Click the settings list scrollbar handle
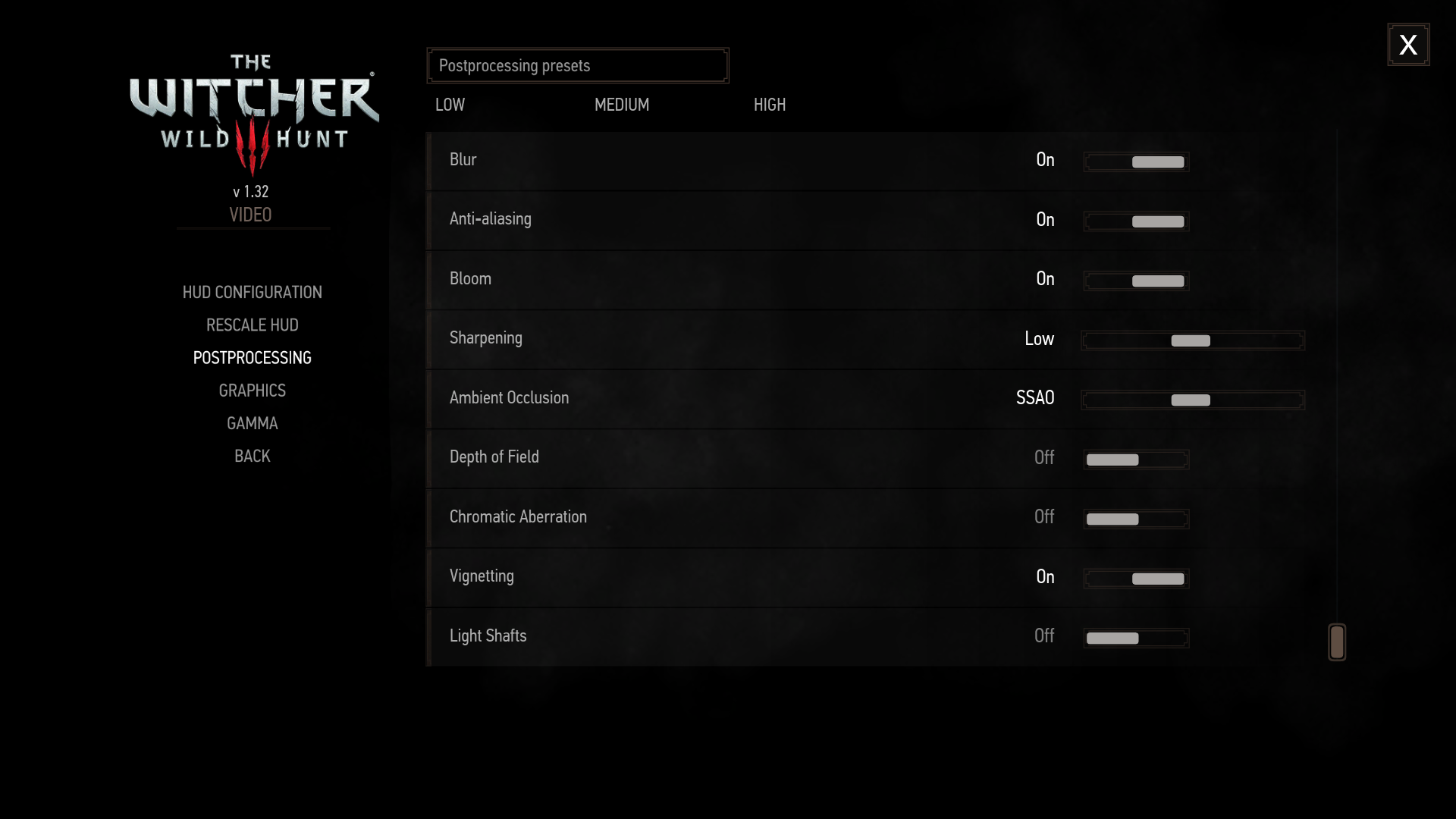 pyautogui.click(x=1337, y=642)
